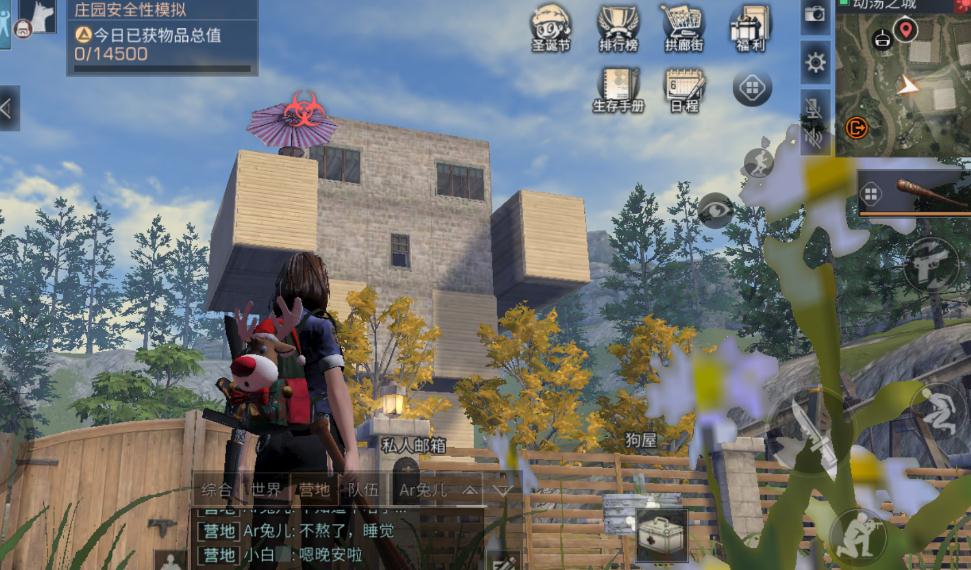This screenshot has height=570, width=971.
Task: Click the orange exit icon on minimap
Action: pos(856,127)
